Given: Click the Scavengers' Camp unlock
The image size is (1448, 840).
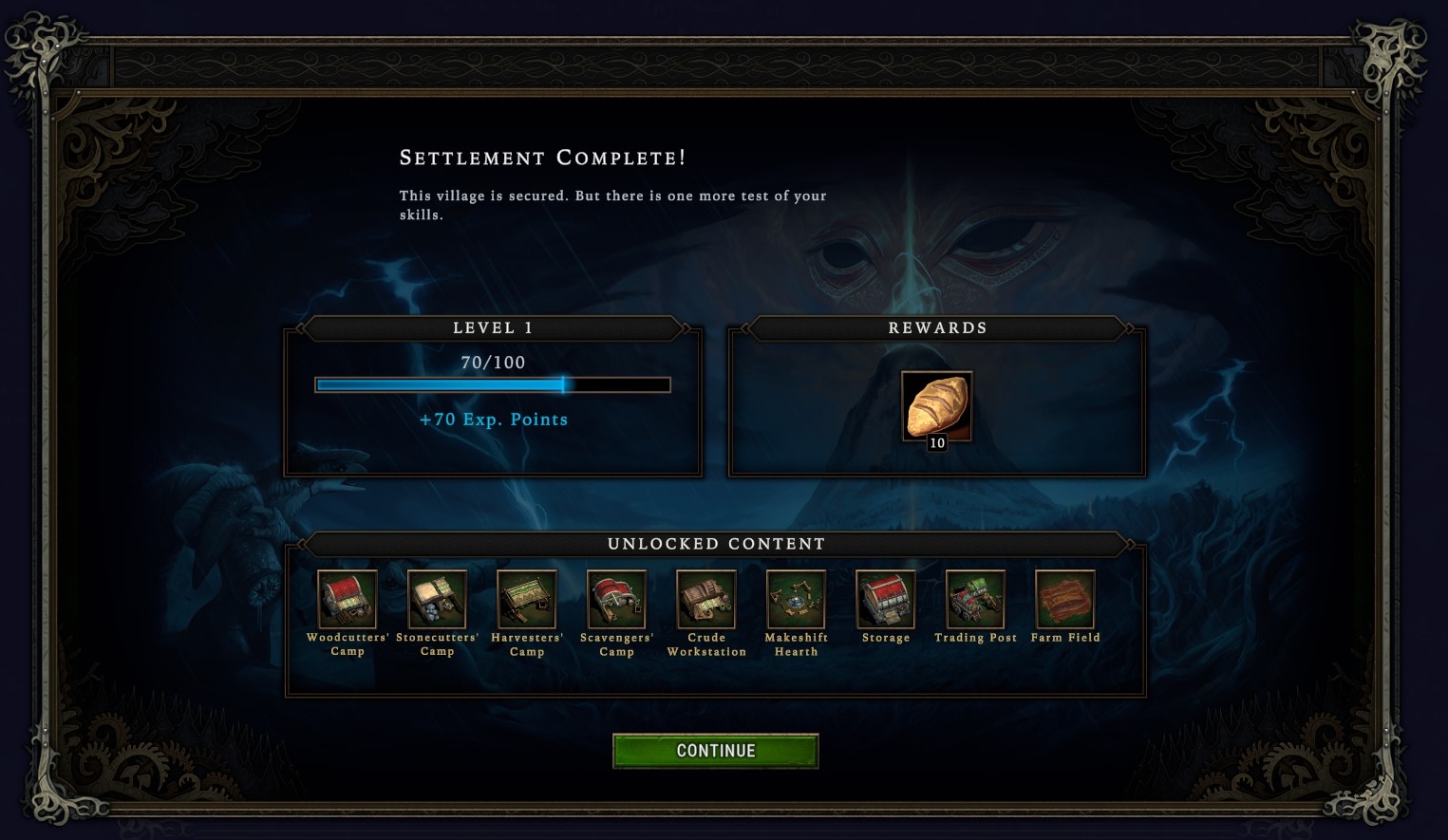Looking at the screenshot, I should tap(616, 599).
